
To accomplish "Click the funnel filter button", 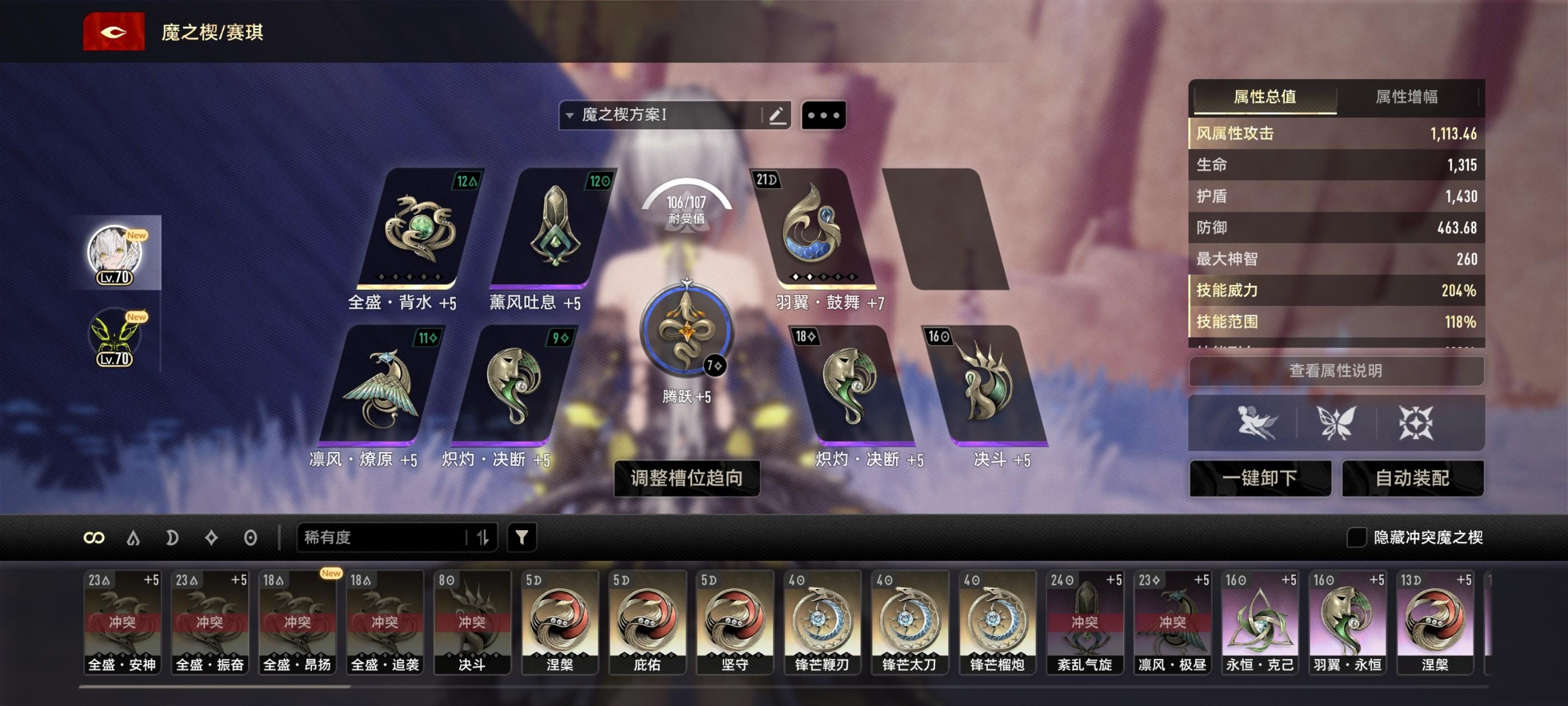I will 522,537.
